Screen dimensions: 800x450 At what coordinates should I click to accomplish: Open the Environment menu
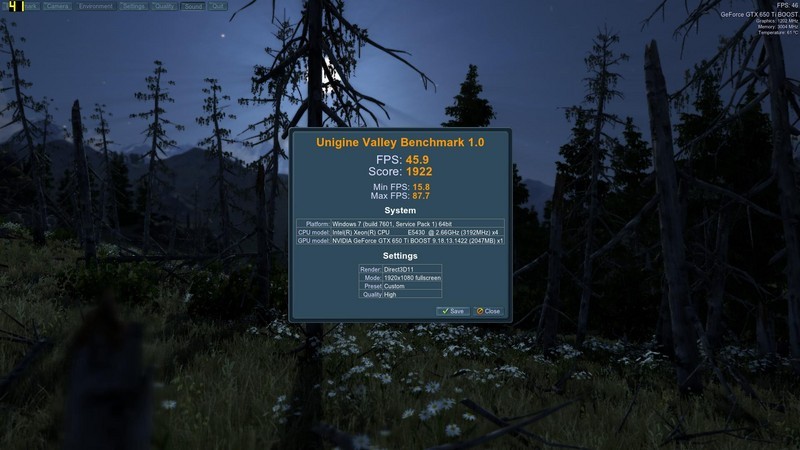click(95, 6)
